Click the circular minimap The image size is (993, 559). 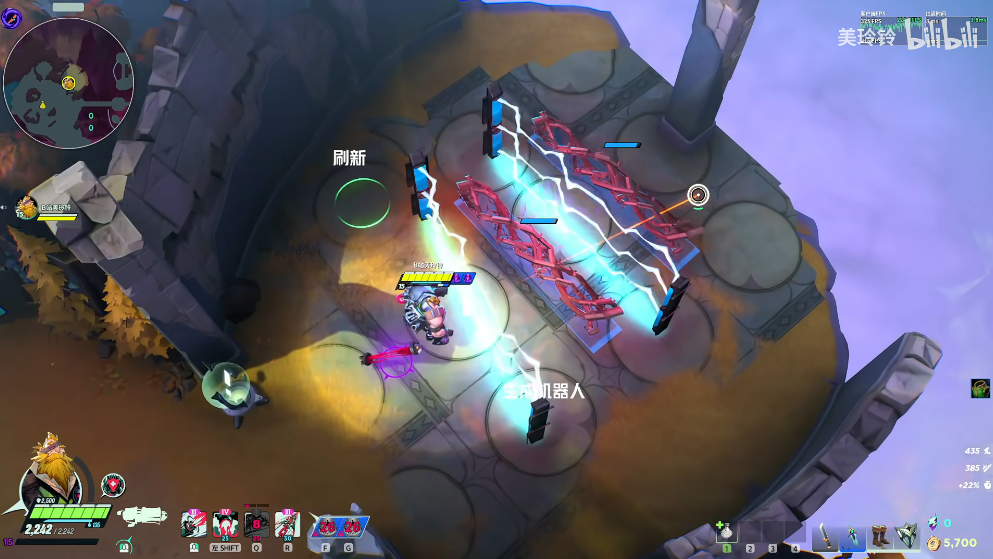tap(68, 82)
